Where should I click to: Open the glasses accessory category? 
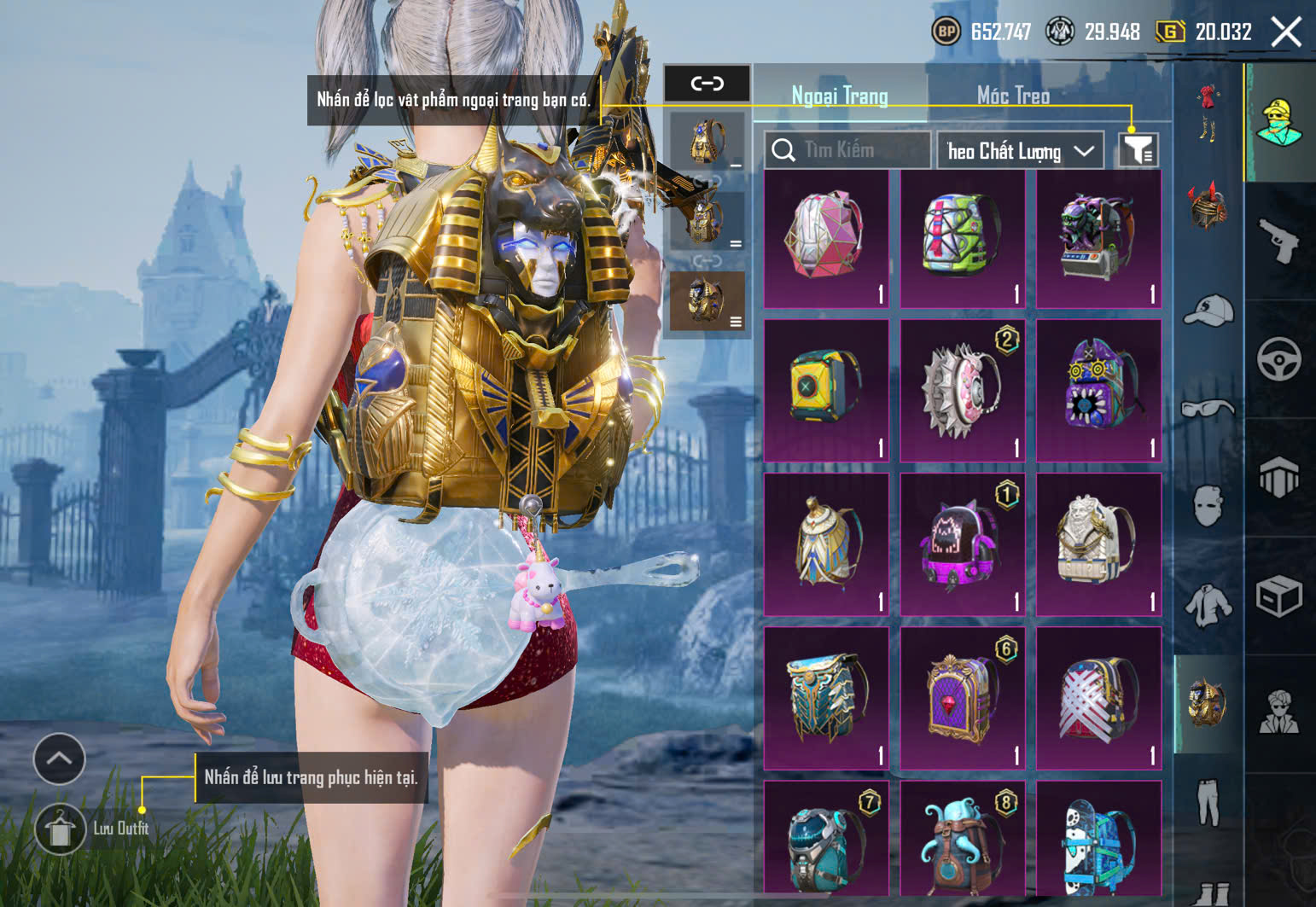click(1208, 409)
